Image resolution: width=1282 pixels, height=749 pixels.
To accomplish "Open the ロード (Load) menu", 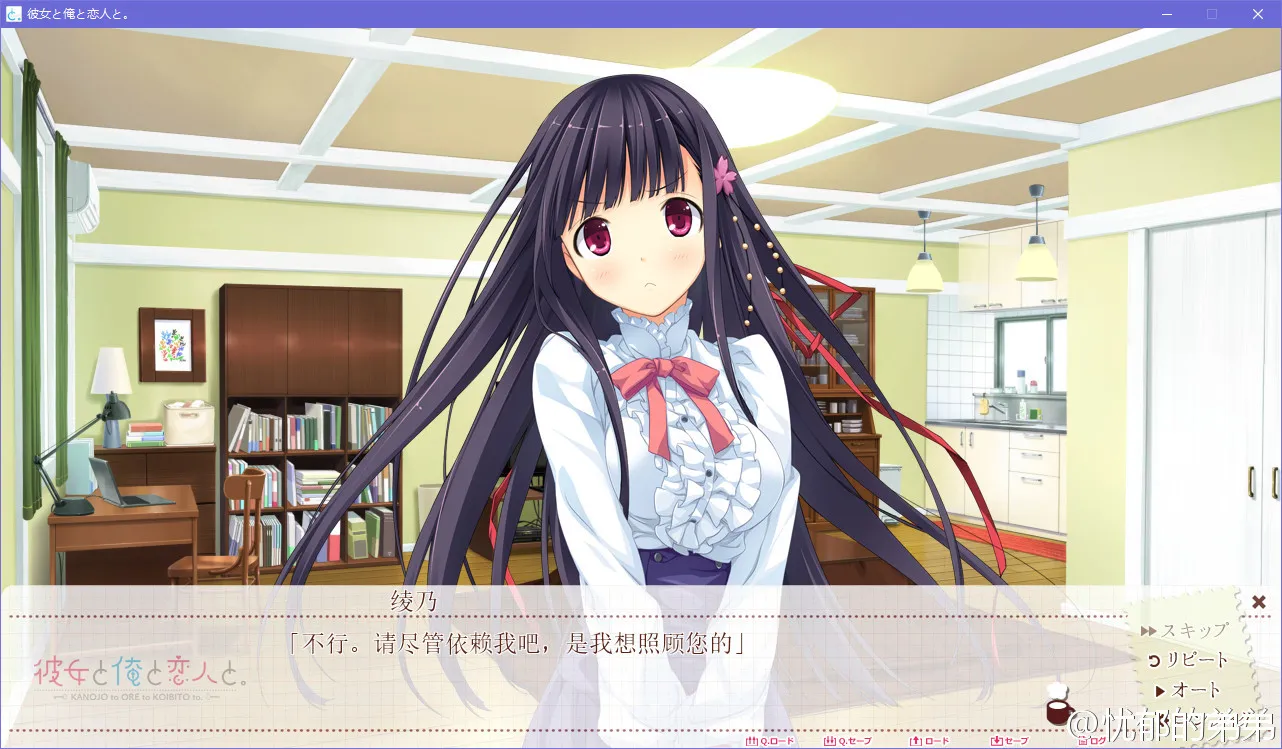I will tap(930, 741).
